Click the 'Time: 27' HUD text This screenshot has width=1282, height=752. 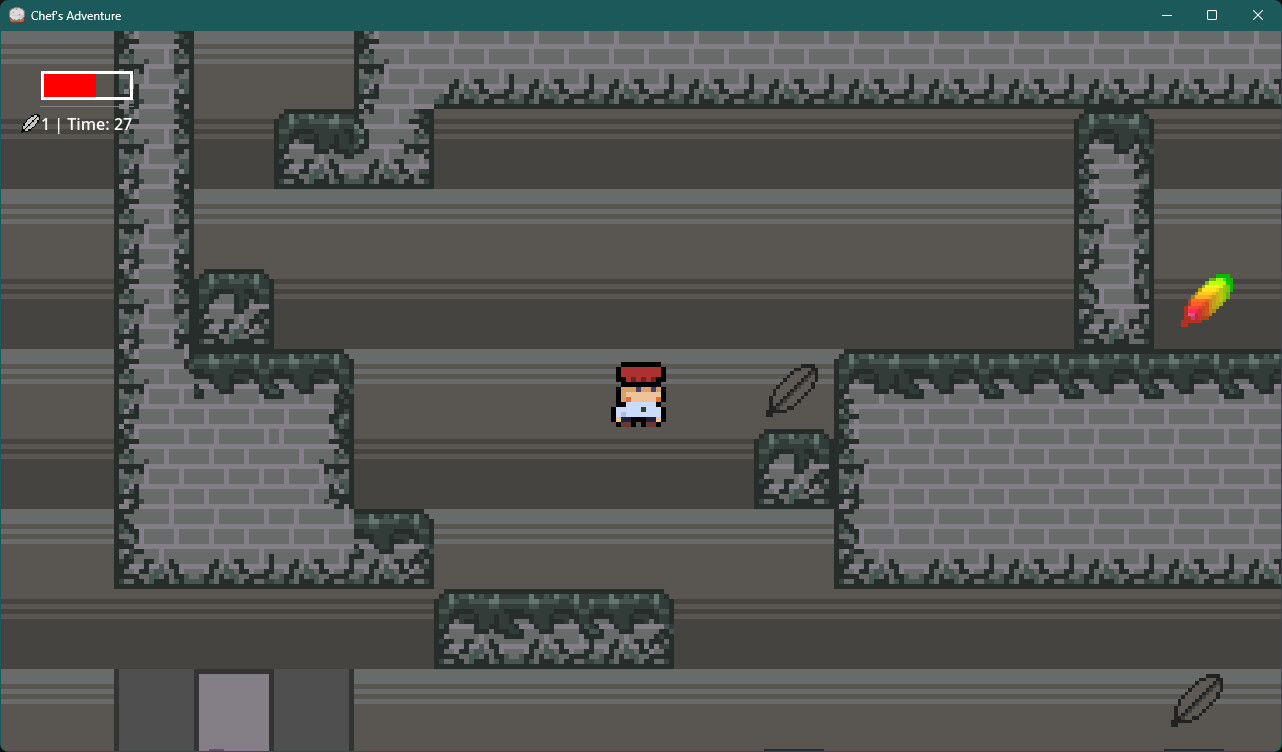(x=99, y=123)
